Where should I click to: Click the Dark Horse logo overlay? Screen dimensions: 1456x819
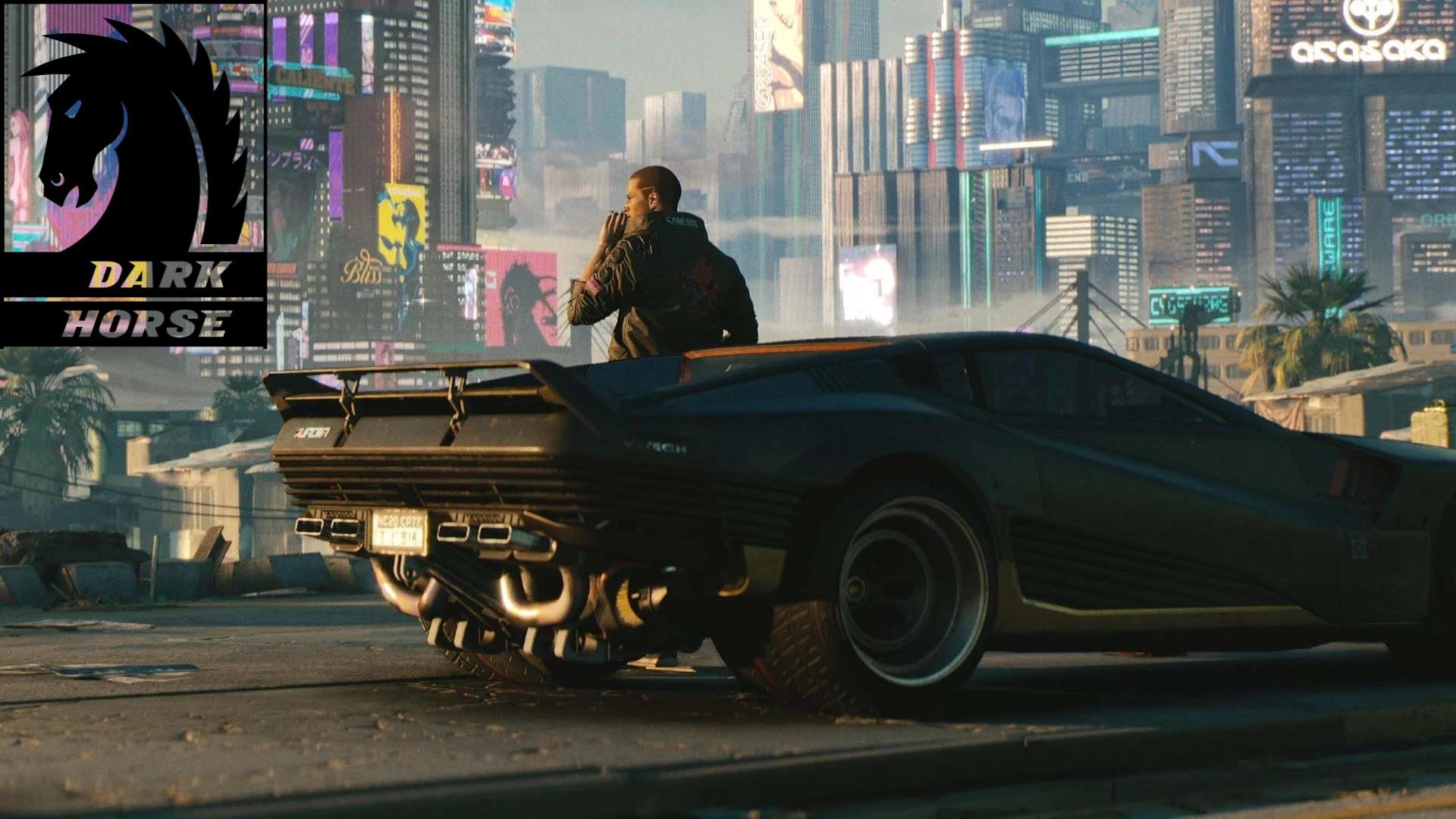pyautogui.click(x=133, y=174)
